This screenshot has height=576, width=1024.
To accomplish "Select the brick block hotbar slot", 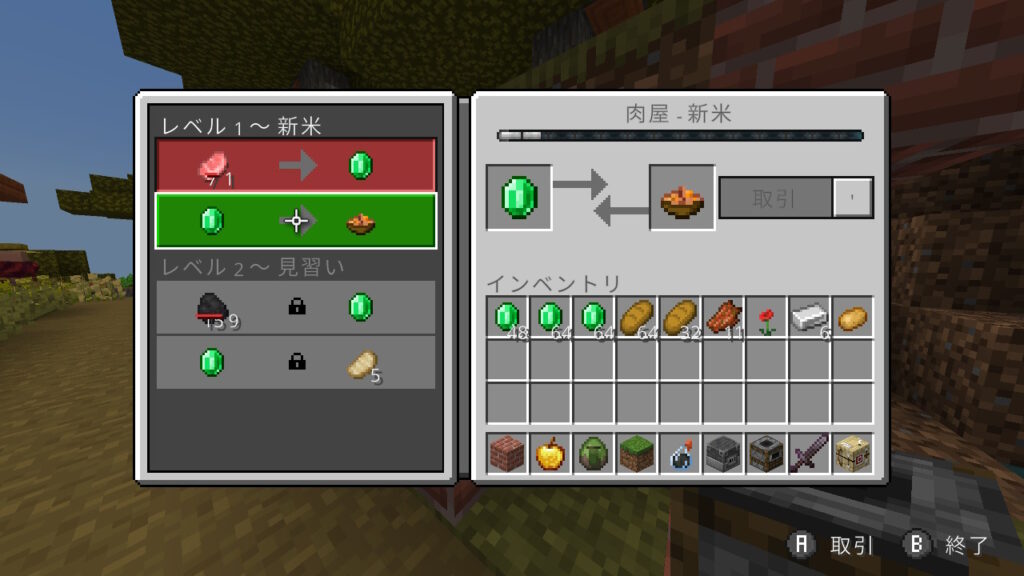I will tap(508, 454).
